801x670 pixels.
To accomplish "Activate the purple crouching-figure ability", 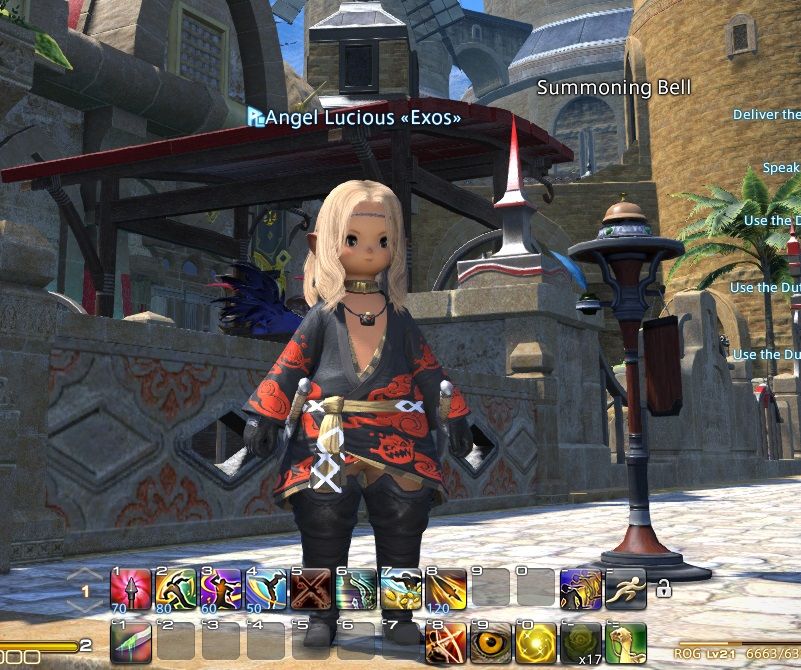I will coord(580,589).
